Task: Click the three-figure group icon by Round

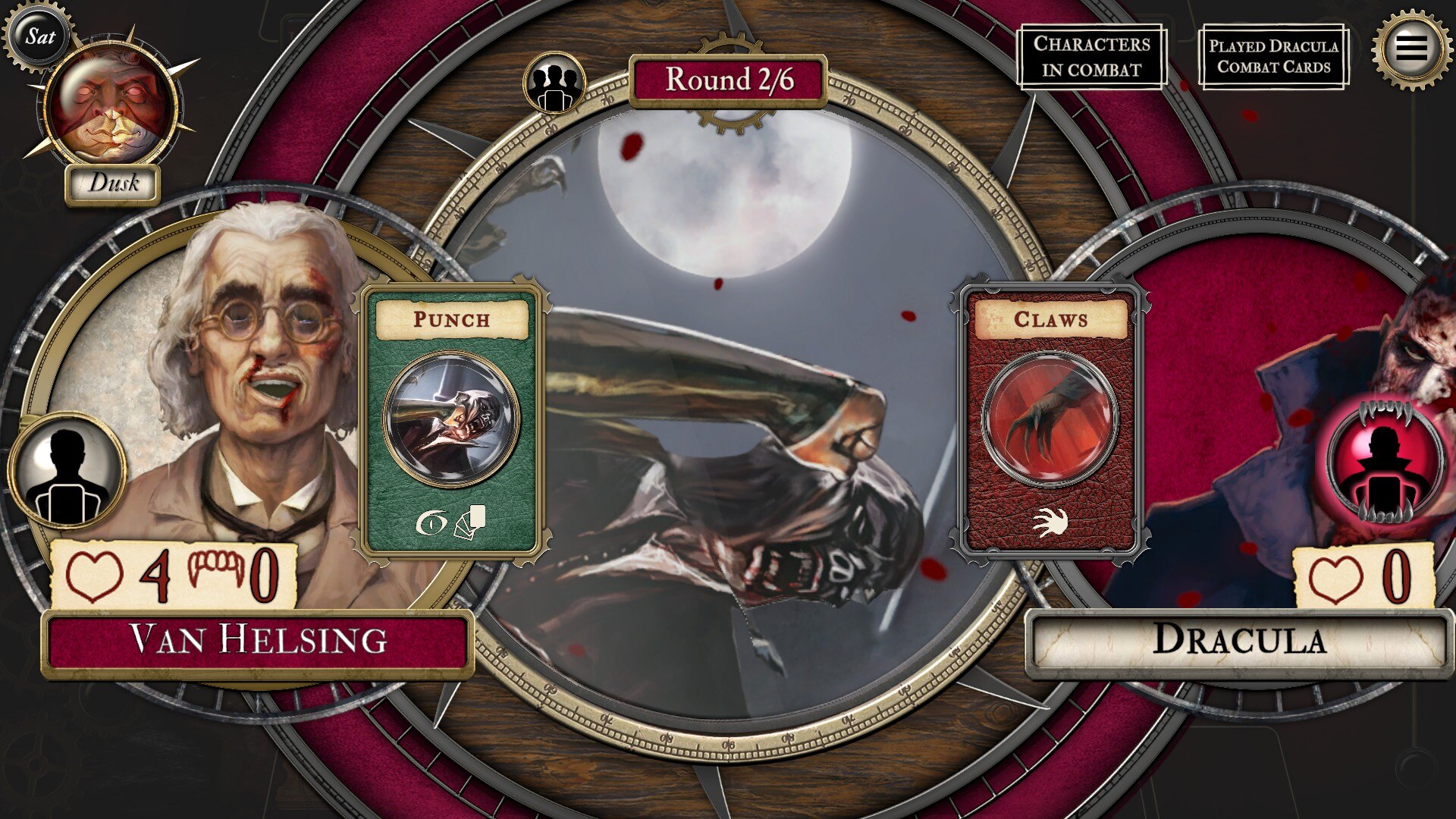Action: 556,82
